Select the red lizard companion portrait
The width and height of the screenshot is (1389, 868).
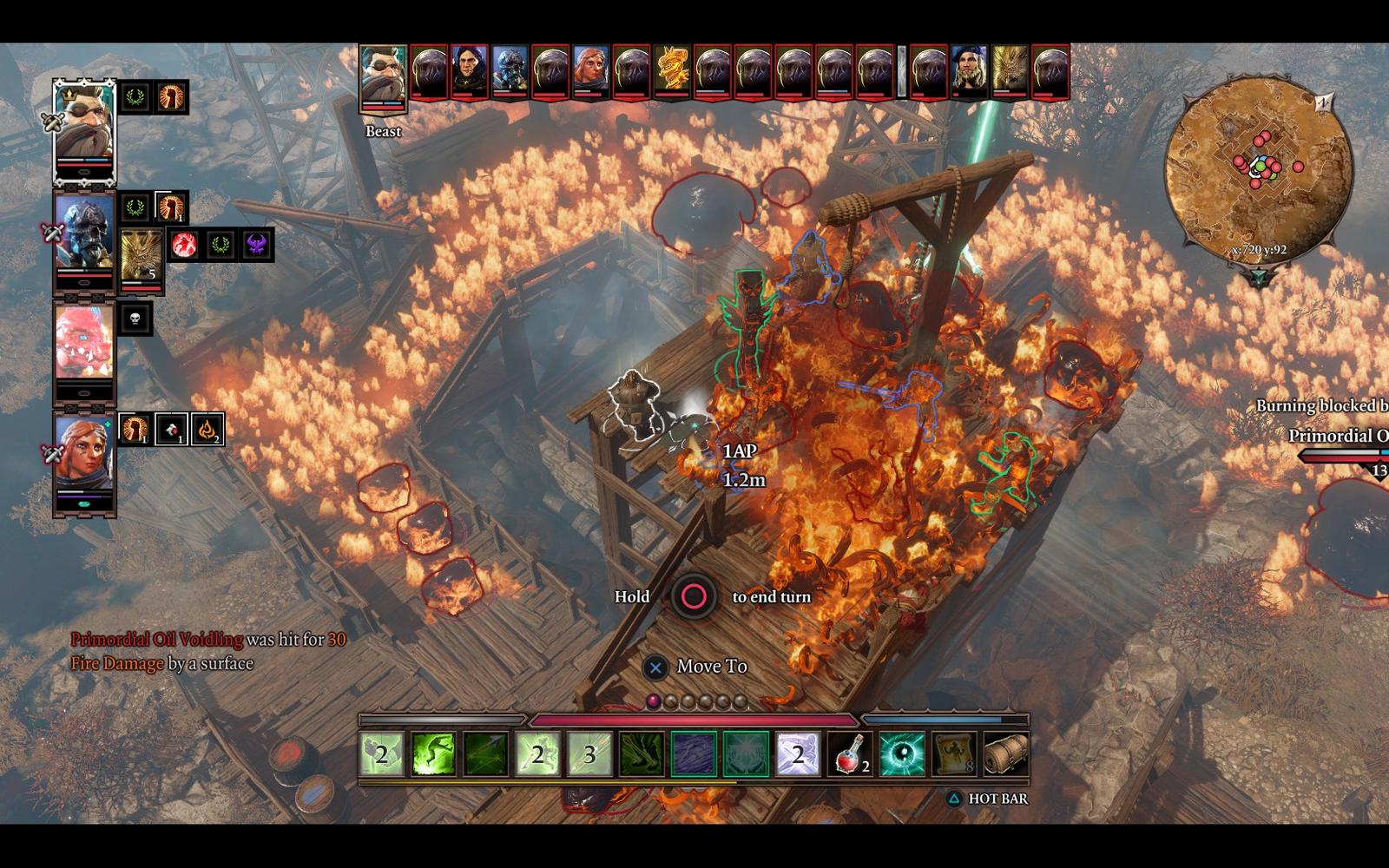(x=84, y=341)
